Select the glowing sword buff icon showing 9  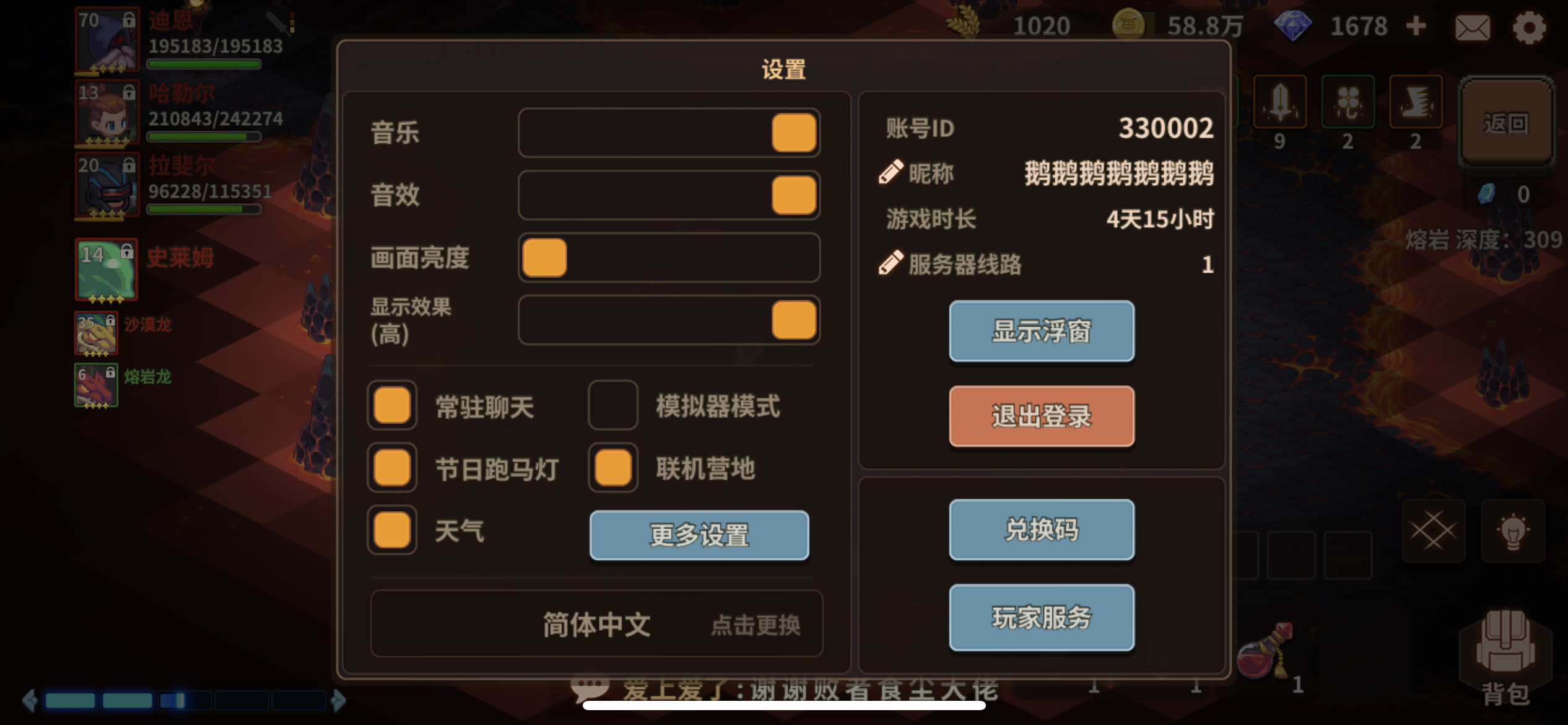1281,102
